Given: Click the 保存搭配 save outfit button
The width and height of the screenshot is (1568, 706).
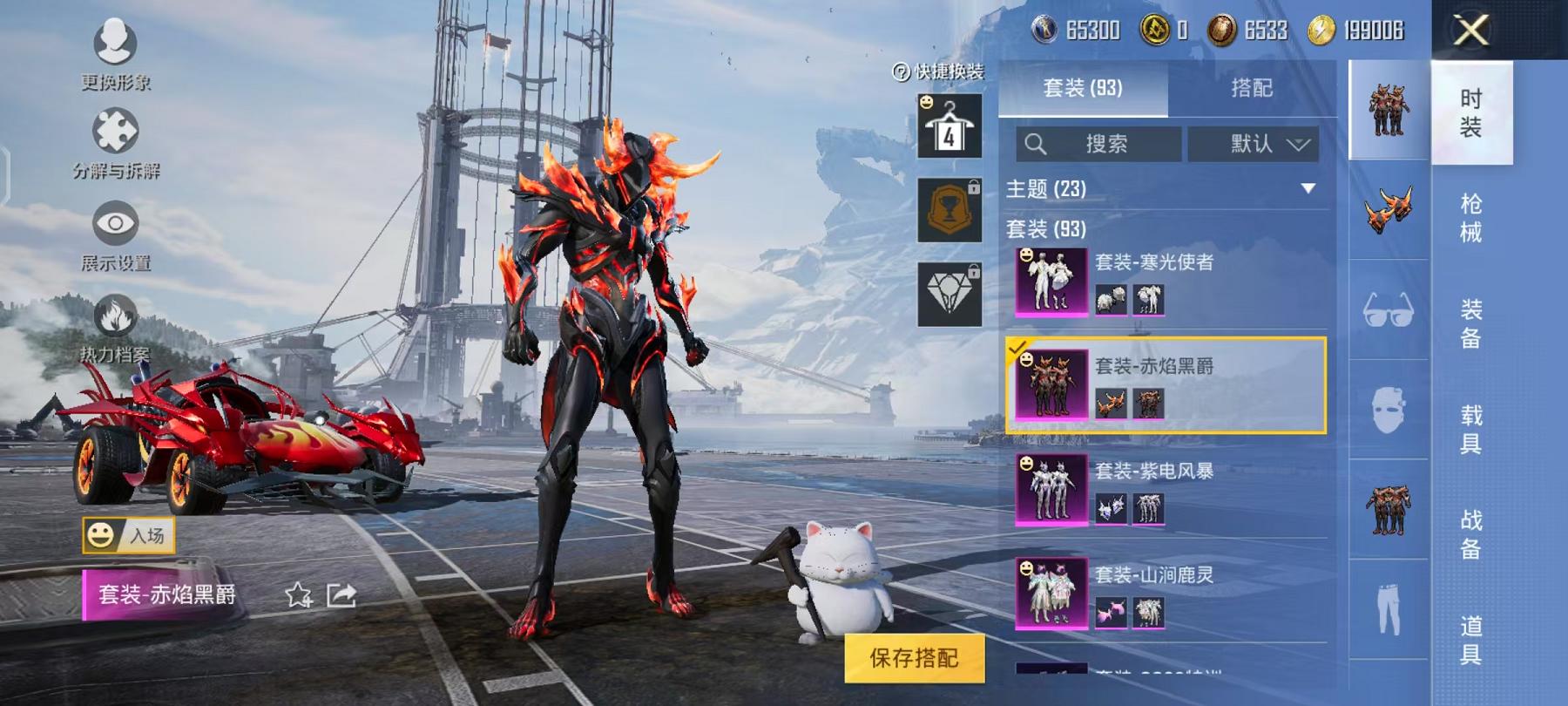Looking at the screenshot, I should tap(914, 658).
